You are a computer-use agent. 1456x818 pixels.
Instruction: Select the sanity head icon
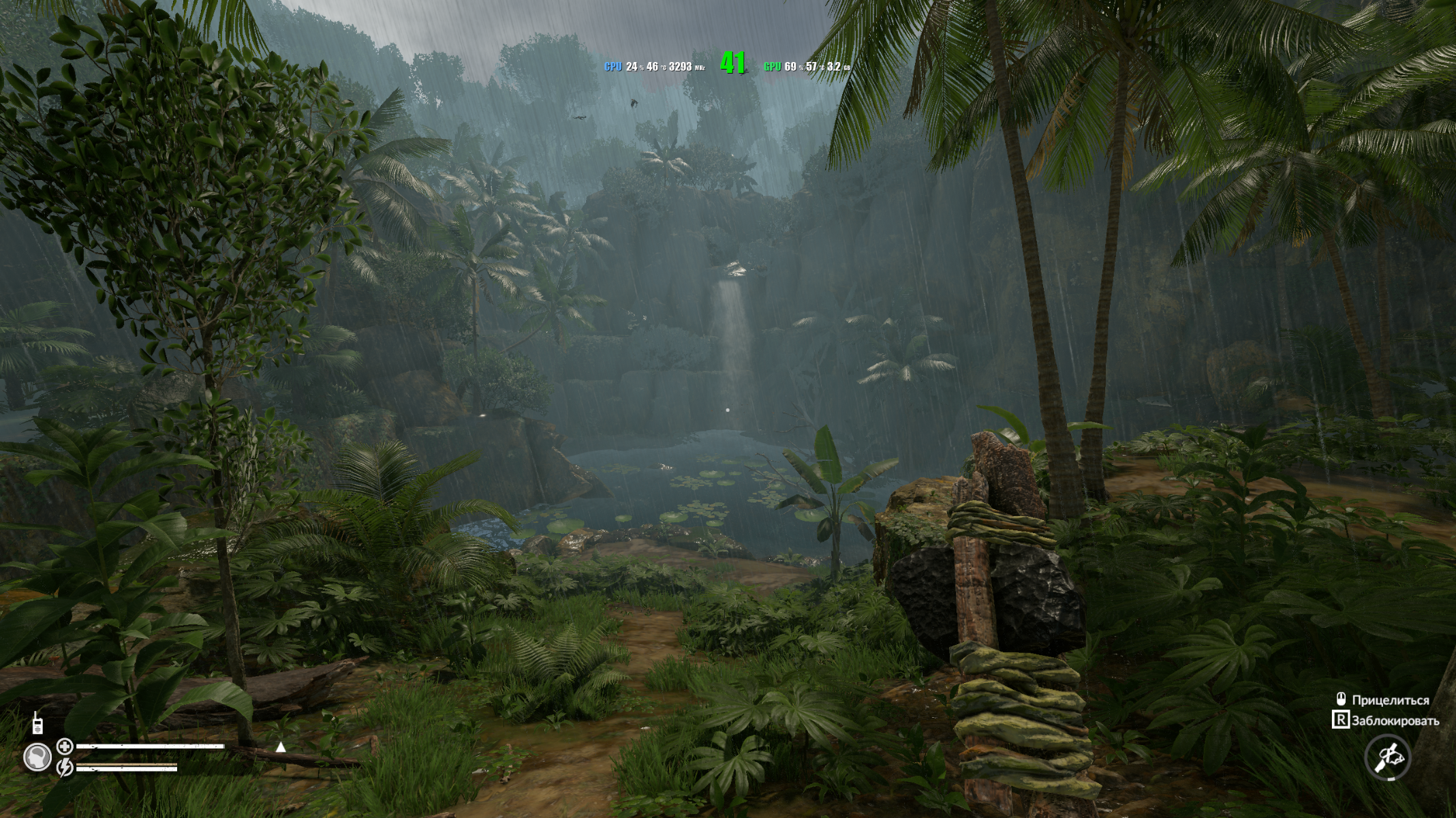[37, 757]
